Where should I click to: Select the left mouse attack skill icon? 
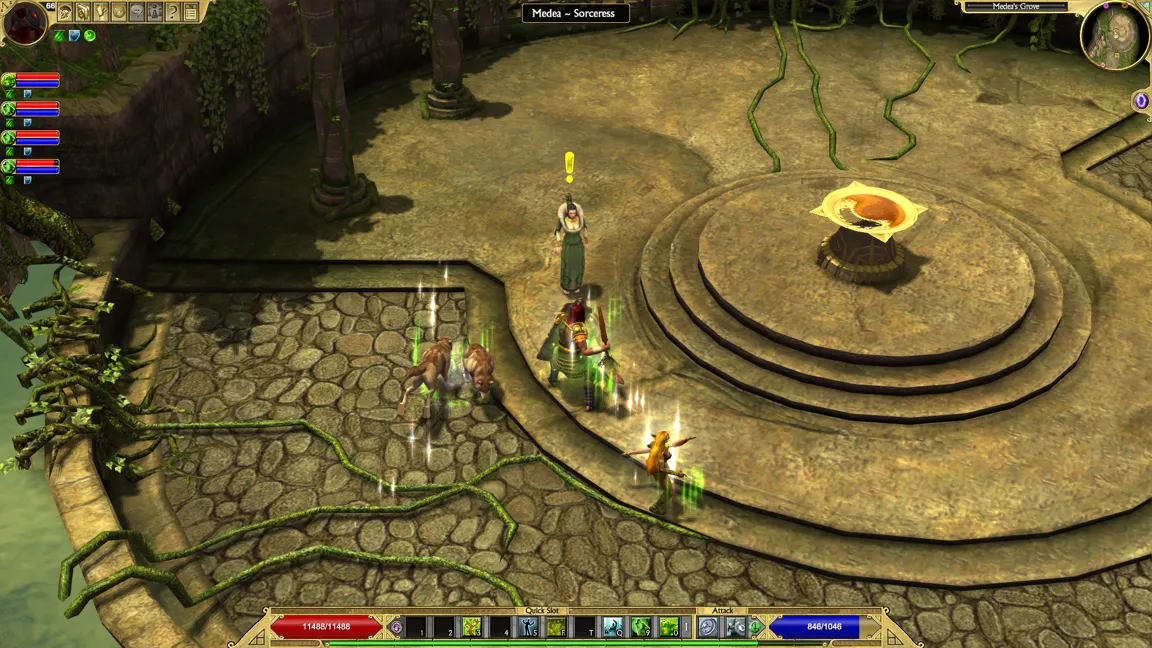point(708,627)
